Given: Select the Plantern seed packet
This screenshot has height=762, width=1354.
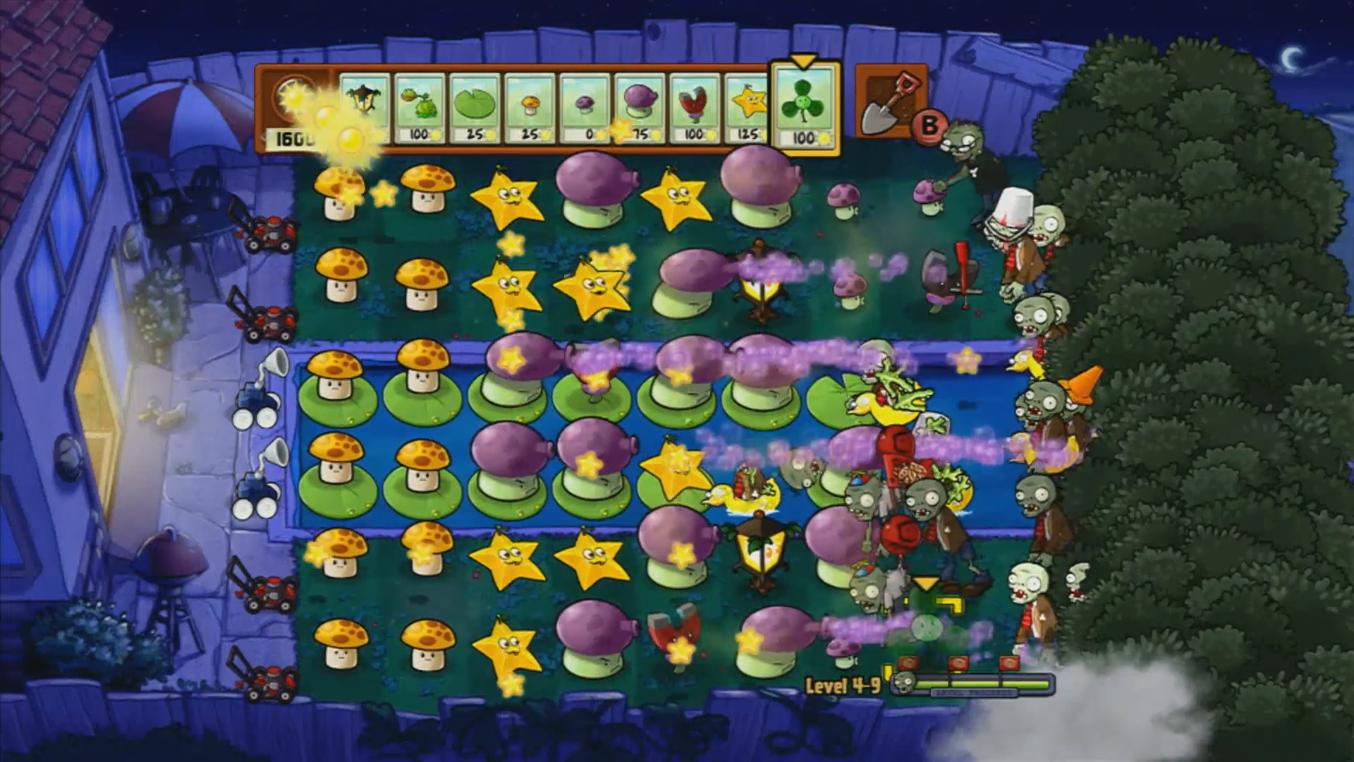Looking at the screenshot, I should click(362, 105).
